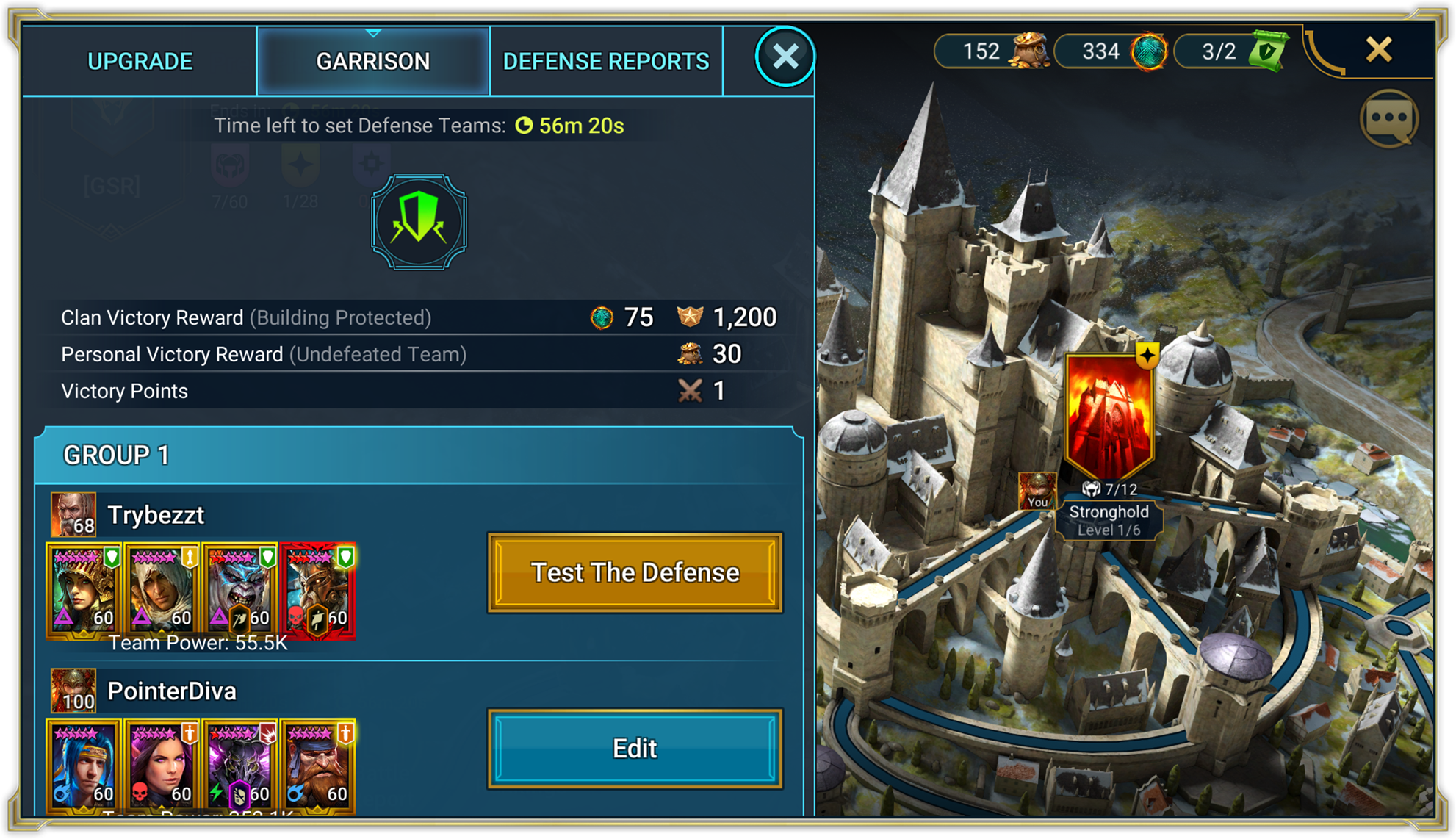
Task: Edit PointerDiva's defense team
Action: point(635,749)
